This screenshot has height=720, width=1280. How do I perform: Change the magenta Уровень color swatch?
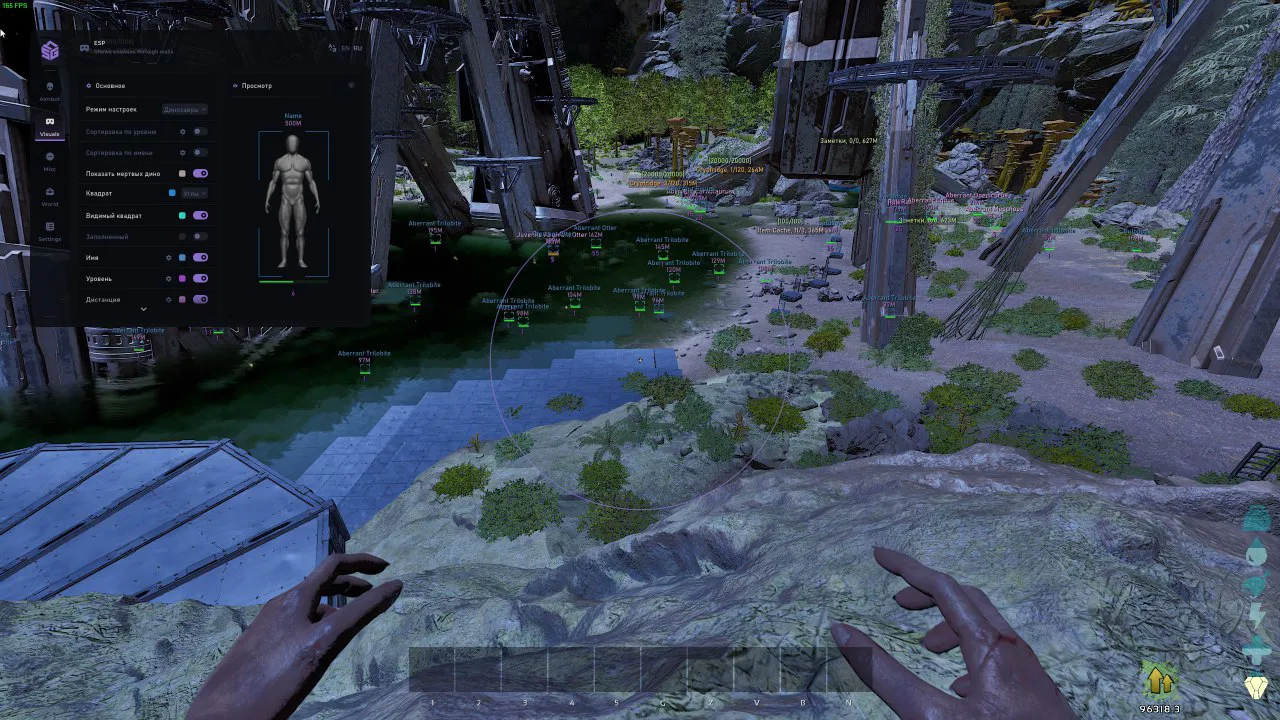pyautogui.click(x=182, y=278)
